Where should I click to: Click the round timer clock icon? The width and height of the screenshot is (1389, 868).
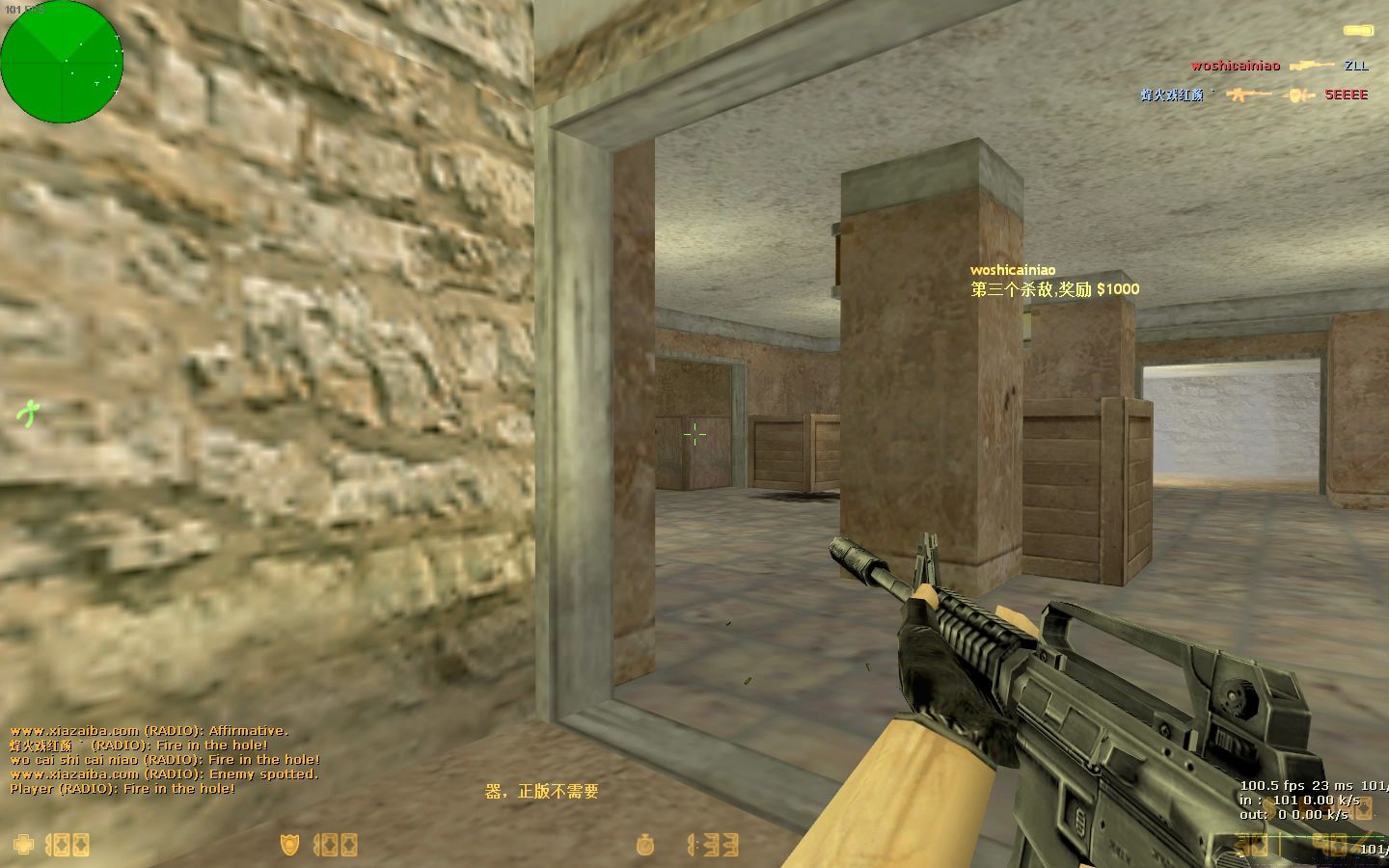coord(645,846)
